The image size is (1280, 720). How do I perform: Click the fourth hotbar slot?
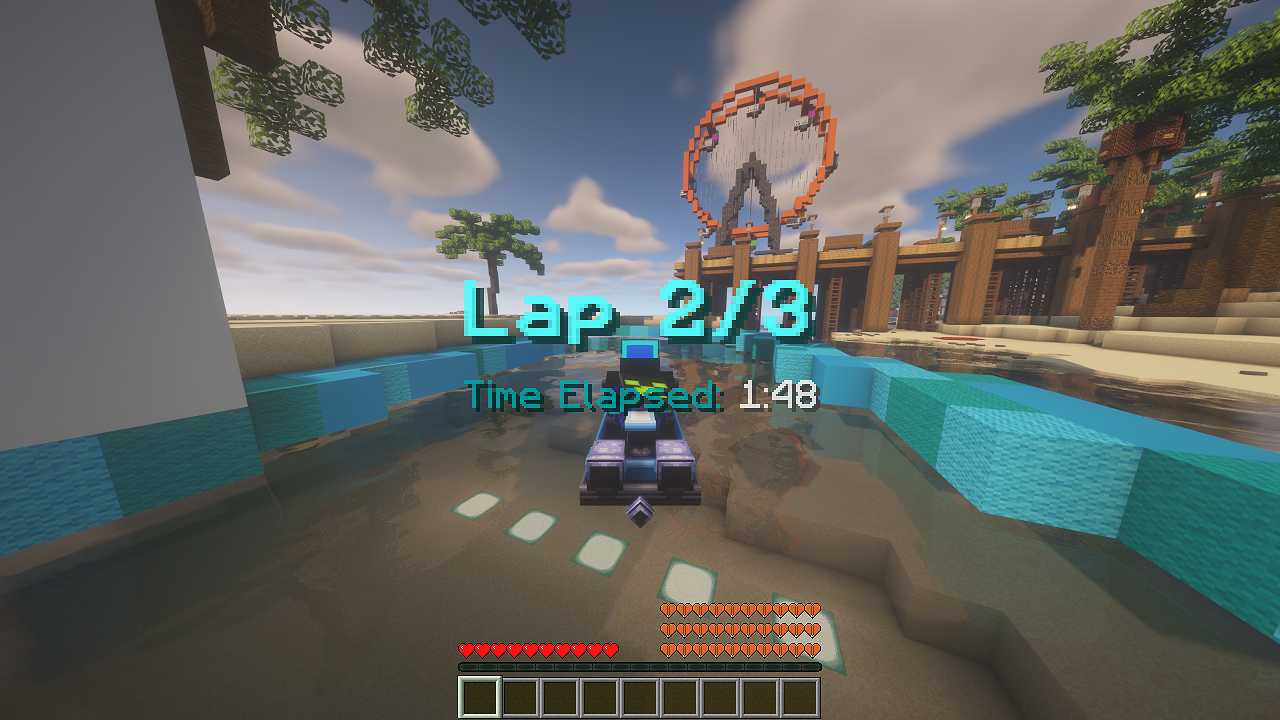click(598, 695)
